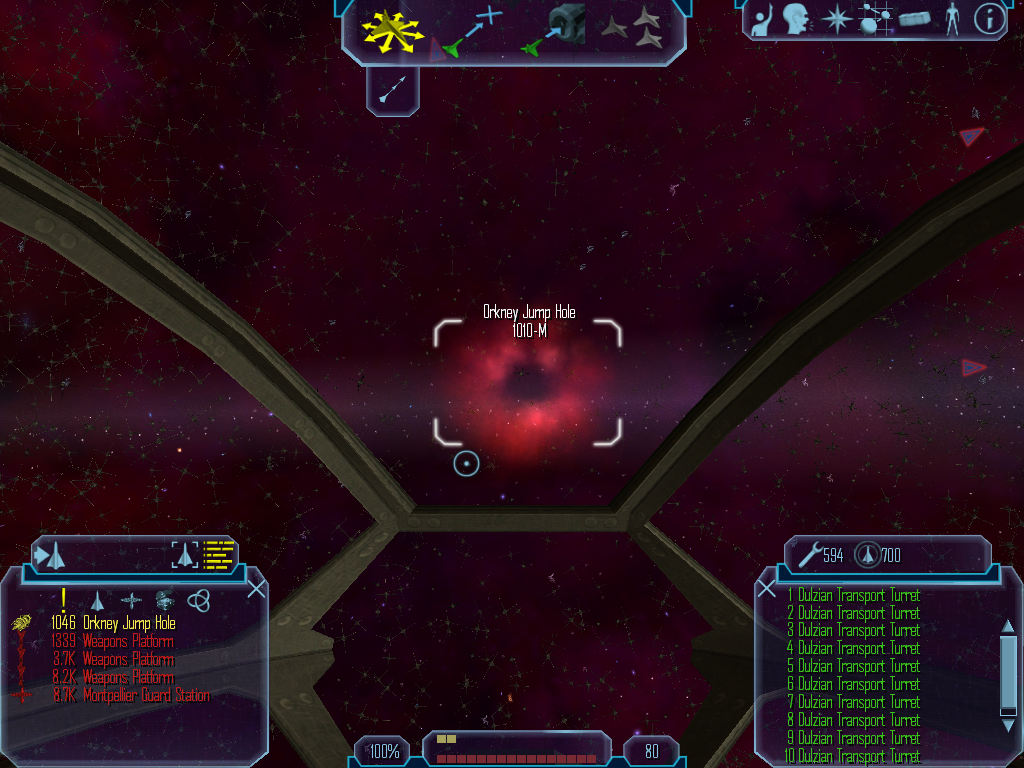Select the Go To maneuver icon
This screenshot has width=1024, height=768.
pos(471,29)
